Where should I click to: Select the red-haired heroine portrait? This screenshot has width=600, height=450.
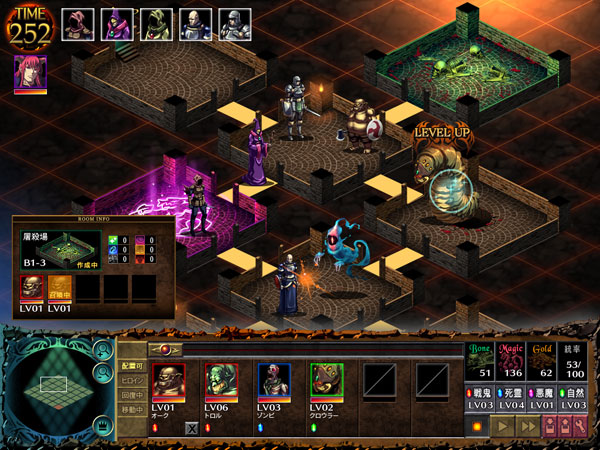[30, 74]
